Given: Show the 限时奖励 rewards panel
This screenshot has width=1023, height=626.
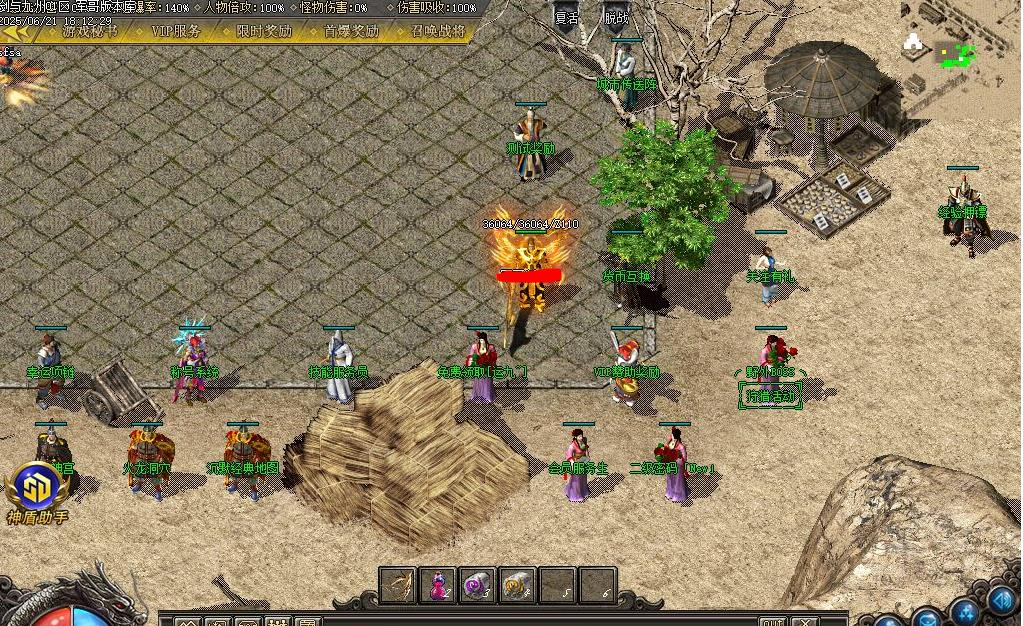Looking at the screenshot, I should tap(264, 31).
